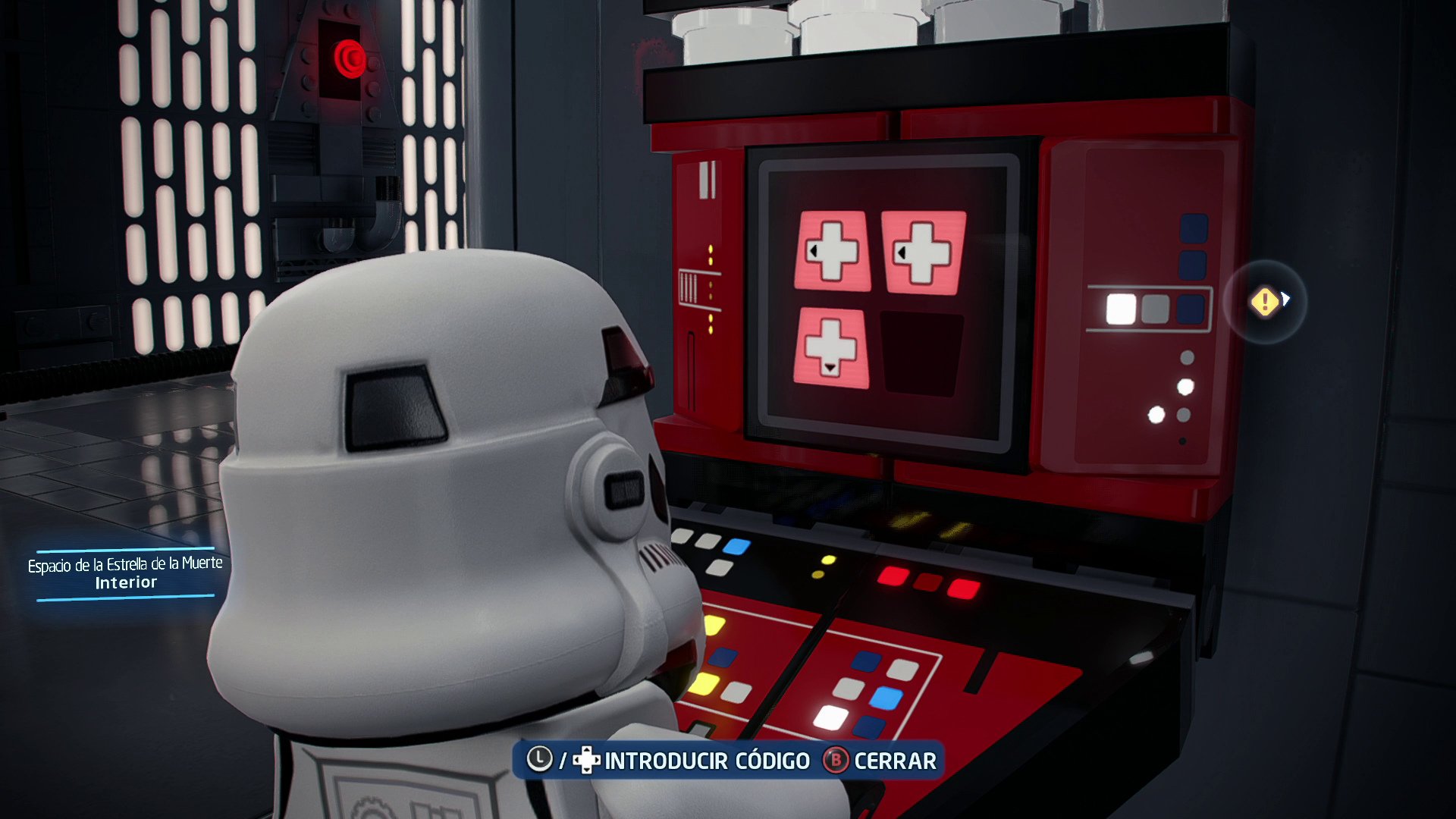This screenshot has height=819, width=1456.
Task: Expand the arrow beside the warning marker
Action: tap(1286, 300)
